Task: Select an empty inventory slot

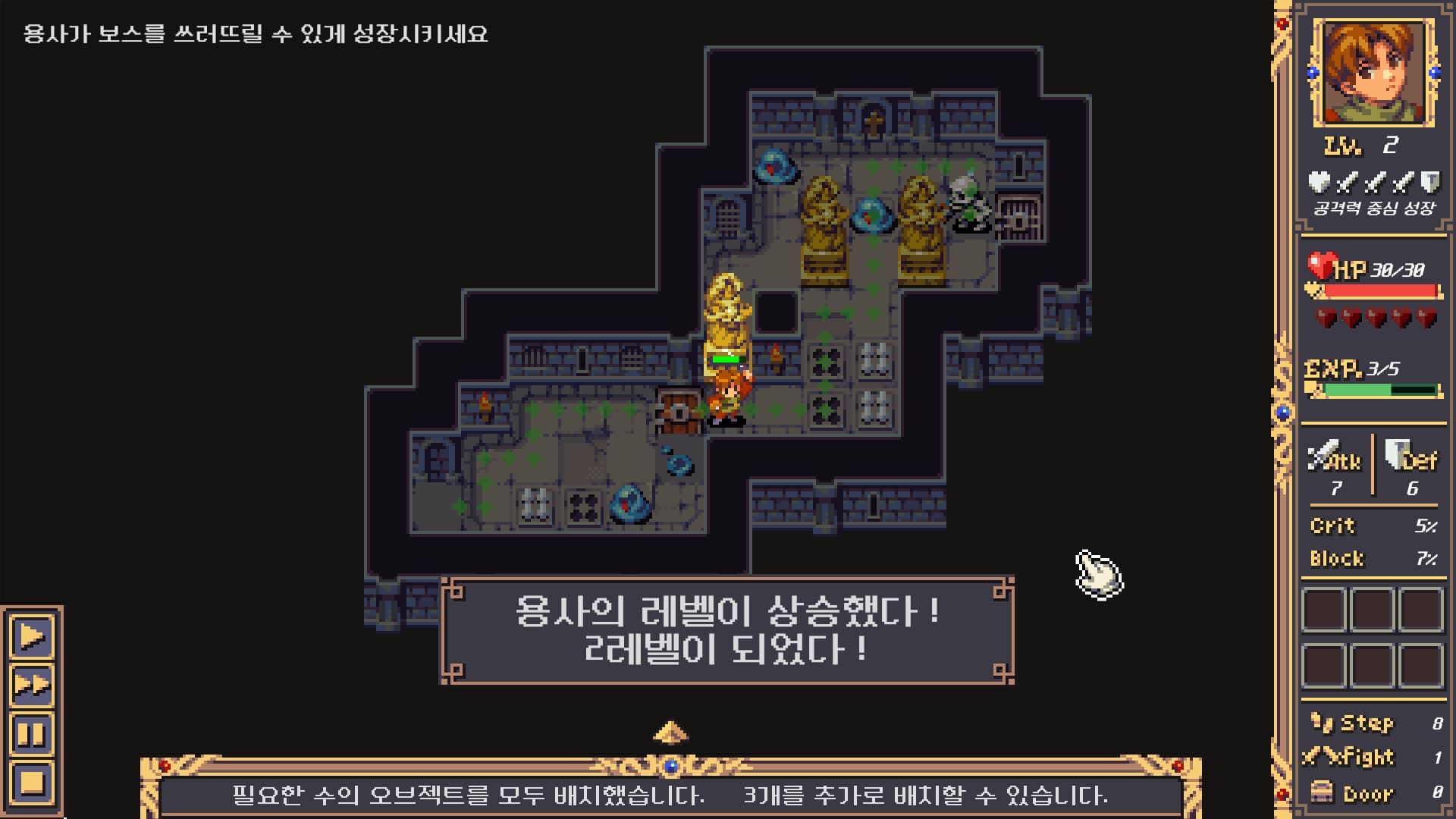Action: [1323, 610]
